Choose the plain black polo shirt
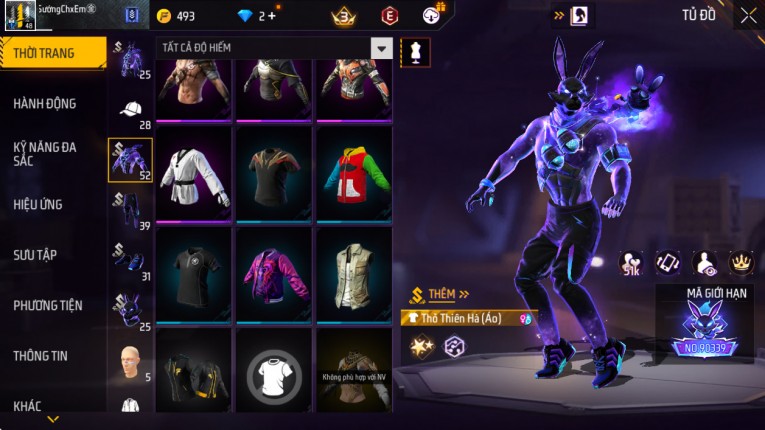The width and height of the screenshot is (765, 430). 194,272
